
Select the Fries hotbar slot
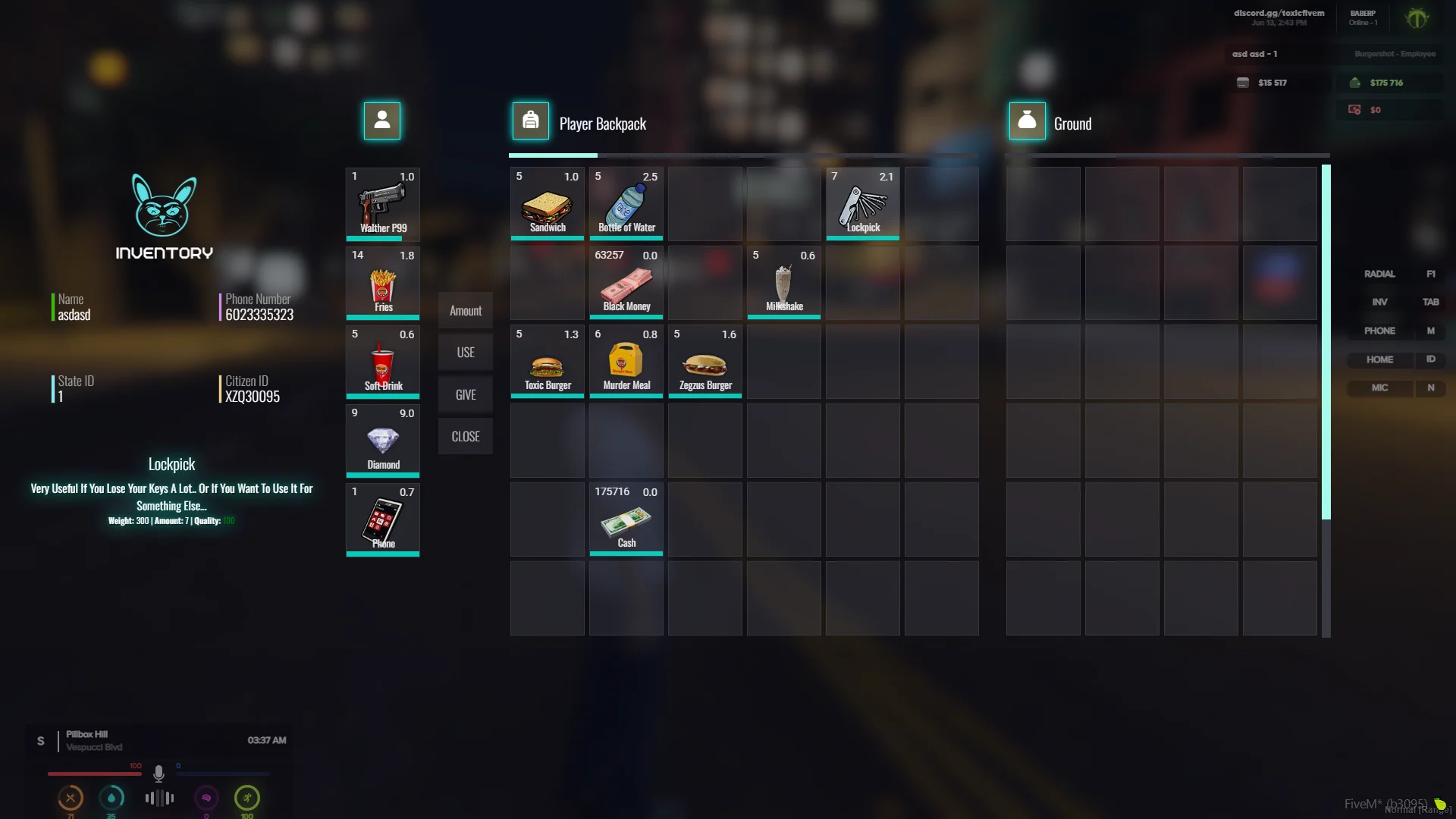tap(383, 283)
